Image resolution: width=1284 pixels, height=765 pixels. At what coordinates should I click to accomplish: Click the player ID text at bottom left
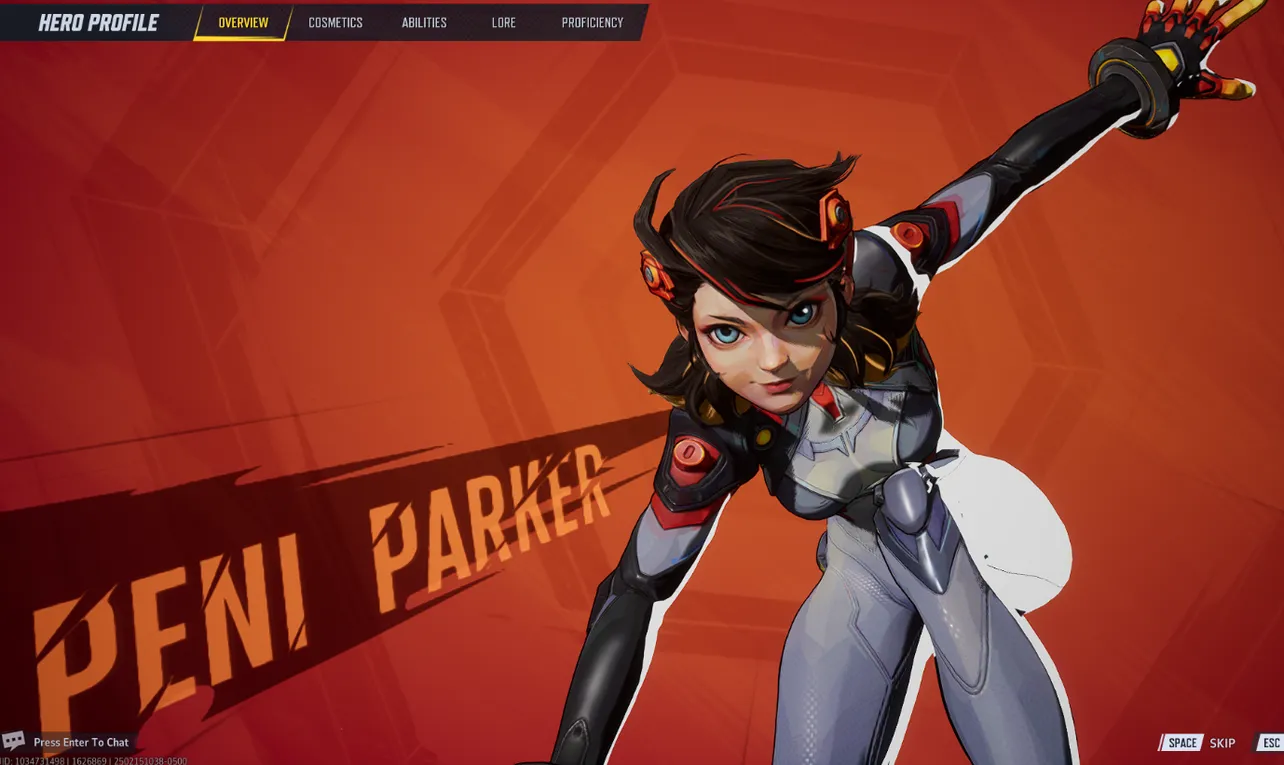coord(93,760)
